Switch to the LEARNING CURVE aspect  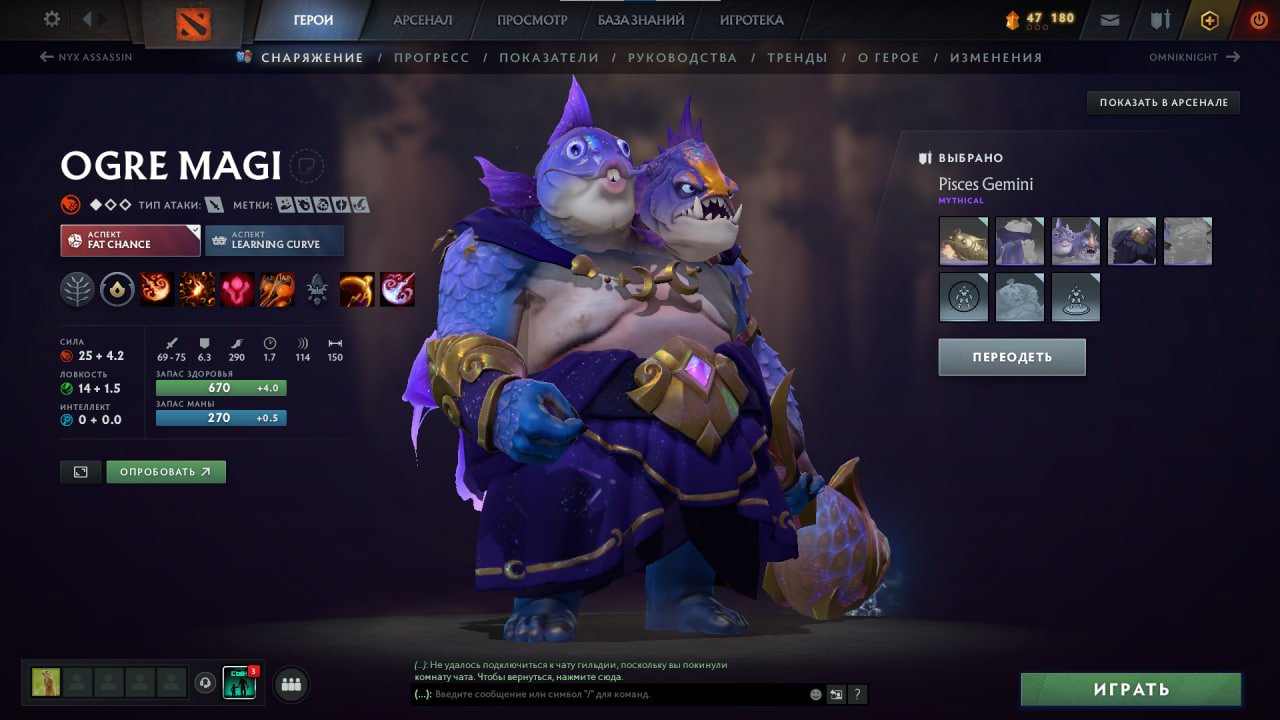pyautogui.click(x=274, y=240)
